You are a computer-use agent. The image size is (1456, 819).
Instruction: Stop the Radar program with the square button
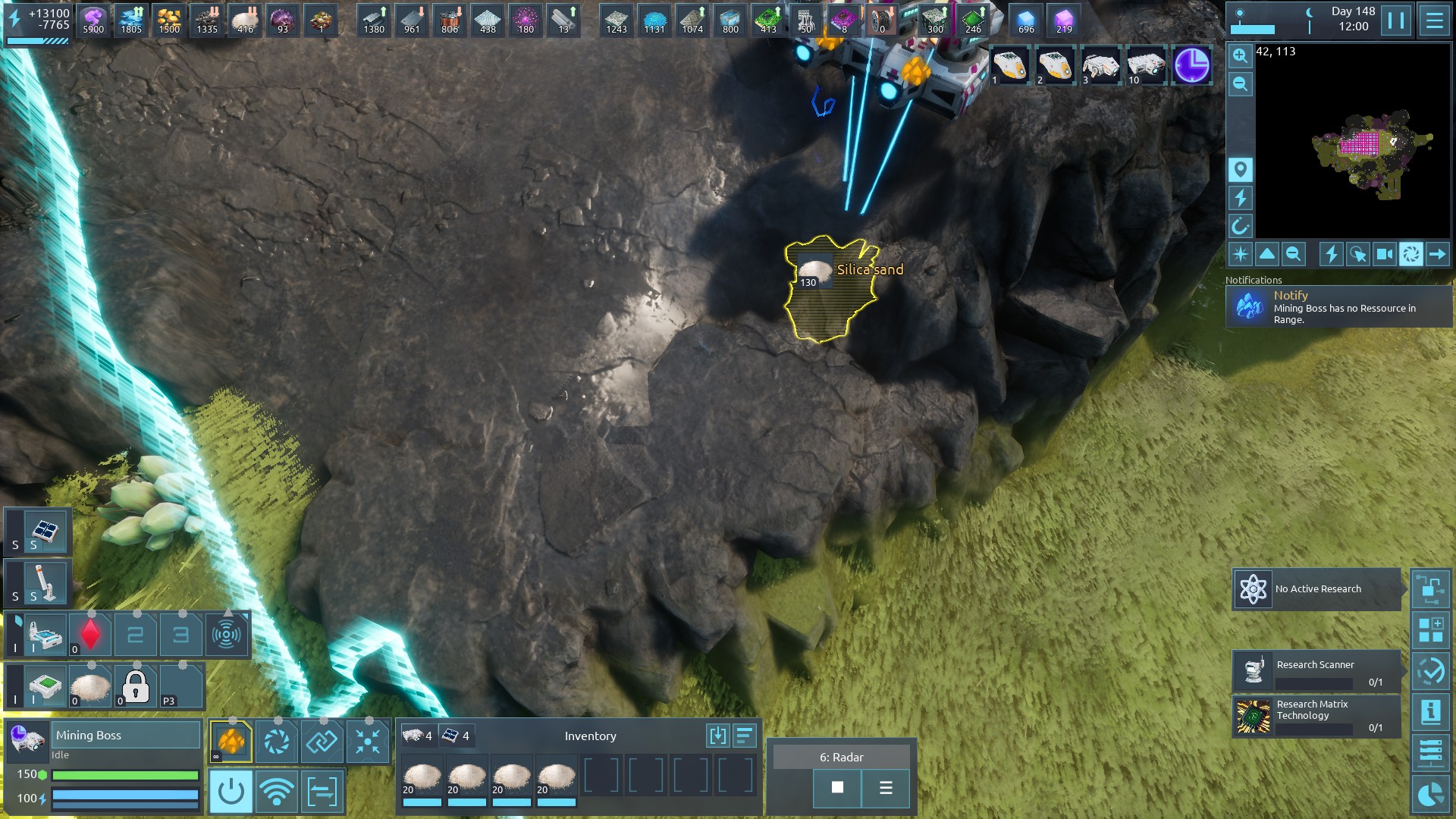(x=837, y=788)
